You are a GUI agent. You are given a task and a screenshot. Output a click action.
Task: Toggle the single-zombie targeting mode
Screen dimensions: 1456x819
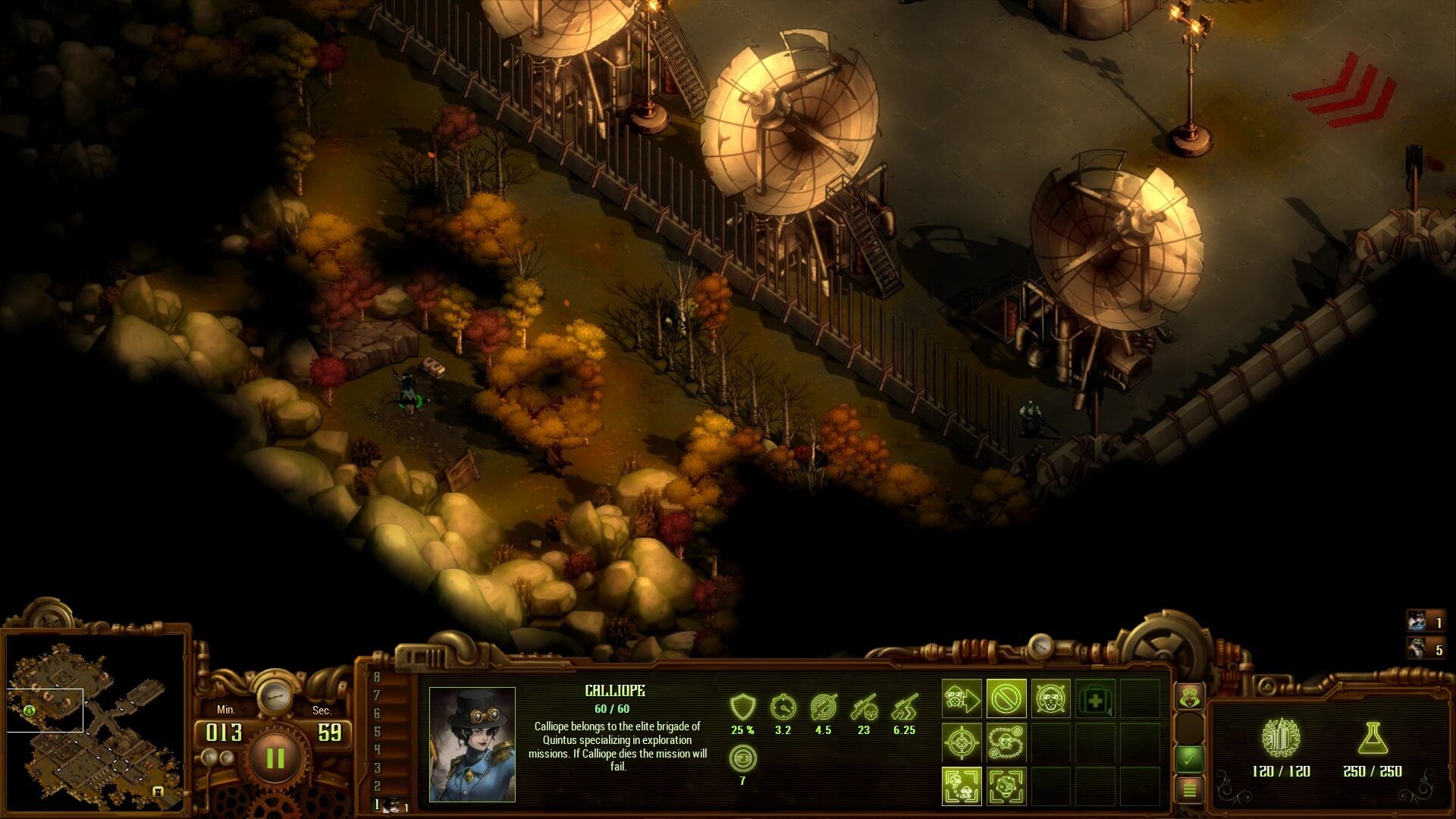[1006, 786]
